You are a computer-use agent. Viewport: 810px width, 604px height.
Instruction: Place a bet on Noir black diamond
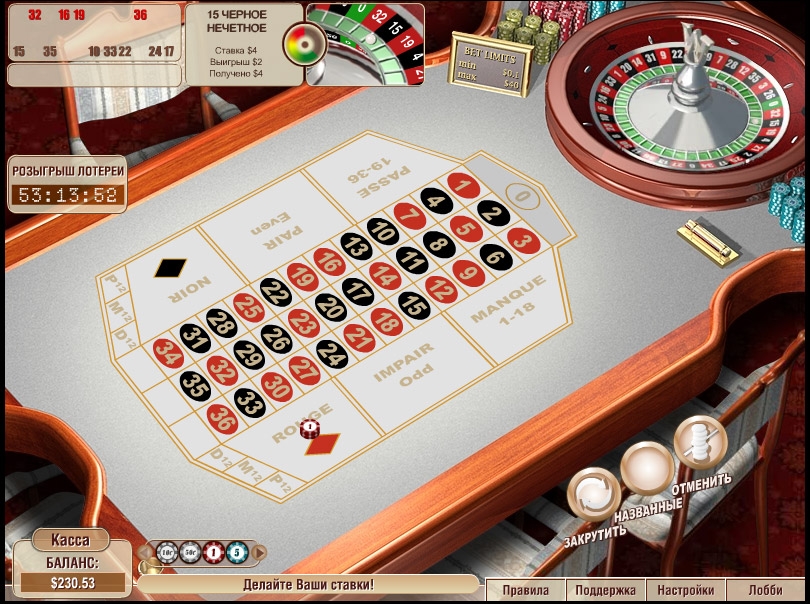pos(170,272)
